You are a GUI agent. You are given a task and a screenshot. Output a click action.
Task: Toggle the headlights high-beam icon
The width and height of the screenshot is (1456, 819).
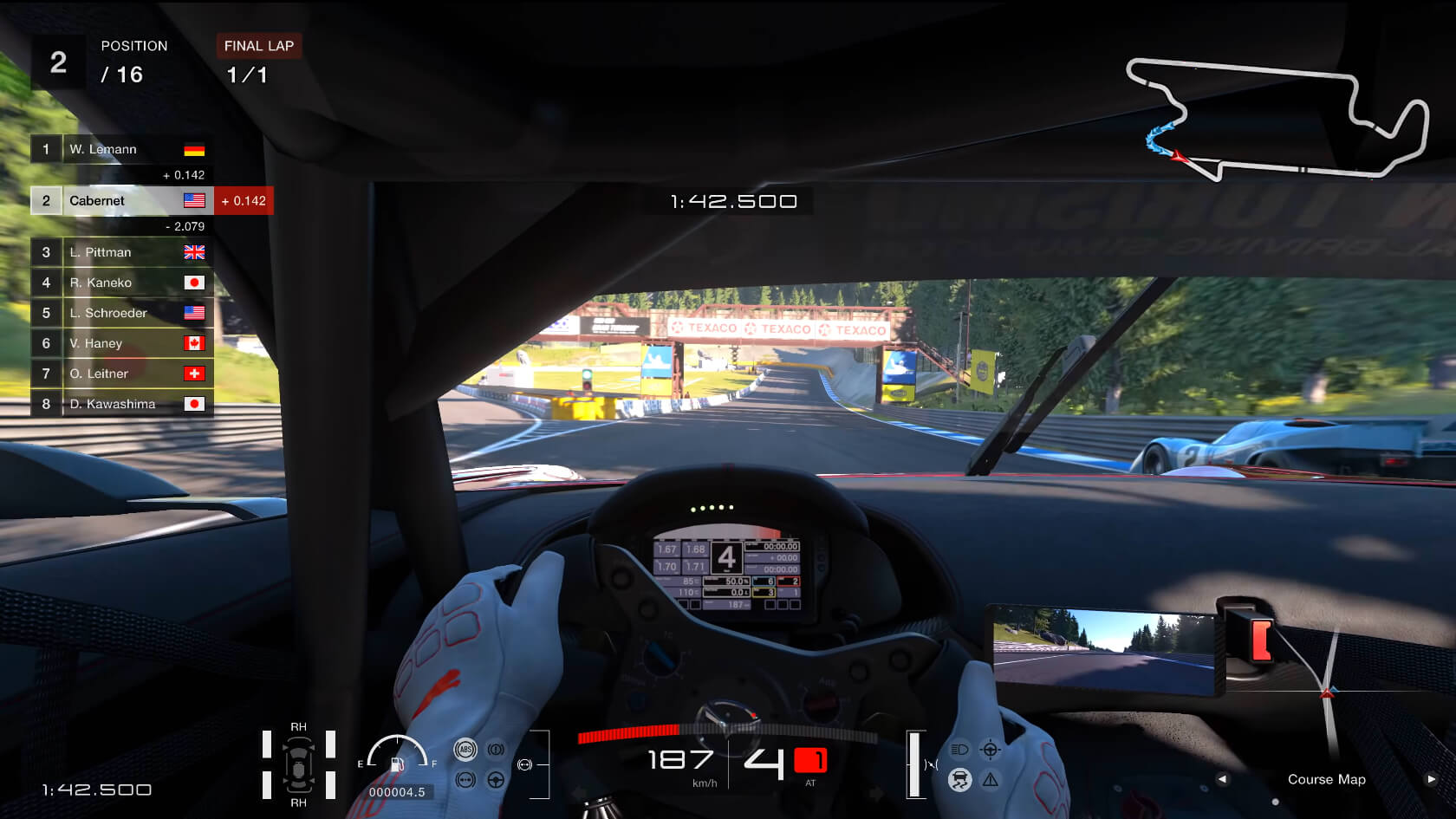tap(959, 750)
